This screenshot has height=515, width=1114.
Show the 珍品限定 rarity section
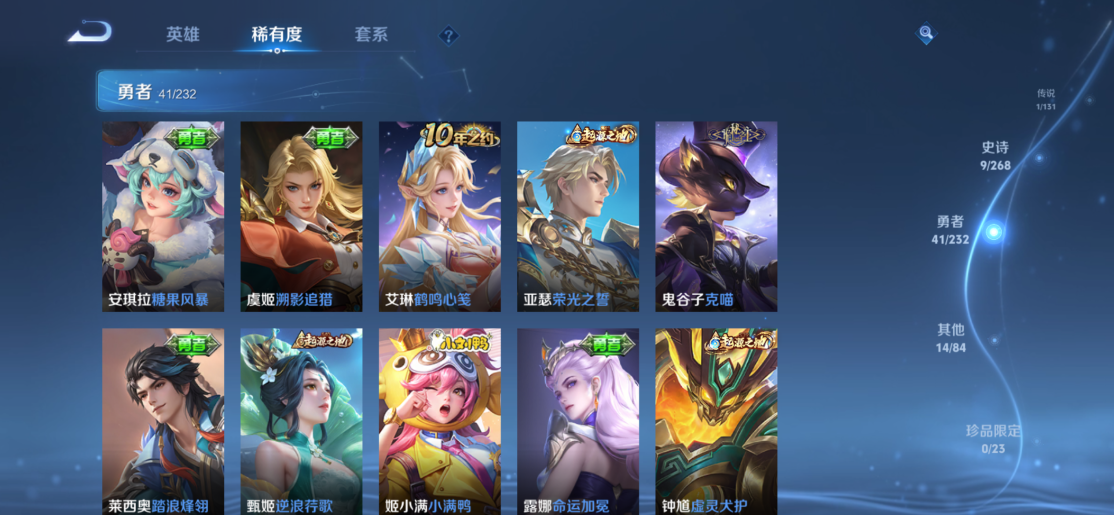[993, 439]
